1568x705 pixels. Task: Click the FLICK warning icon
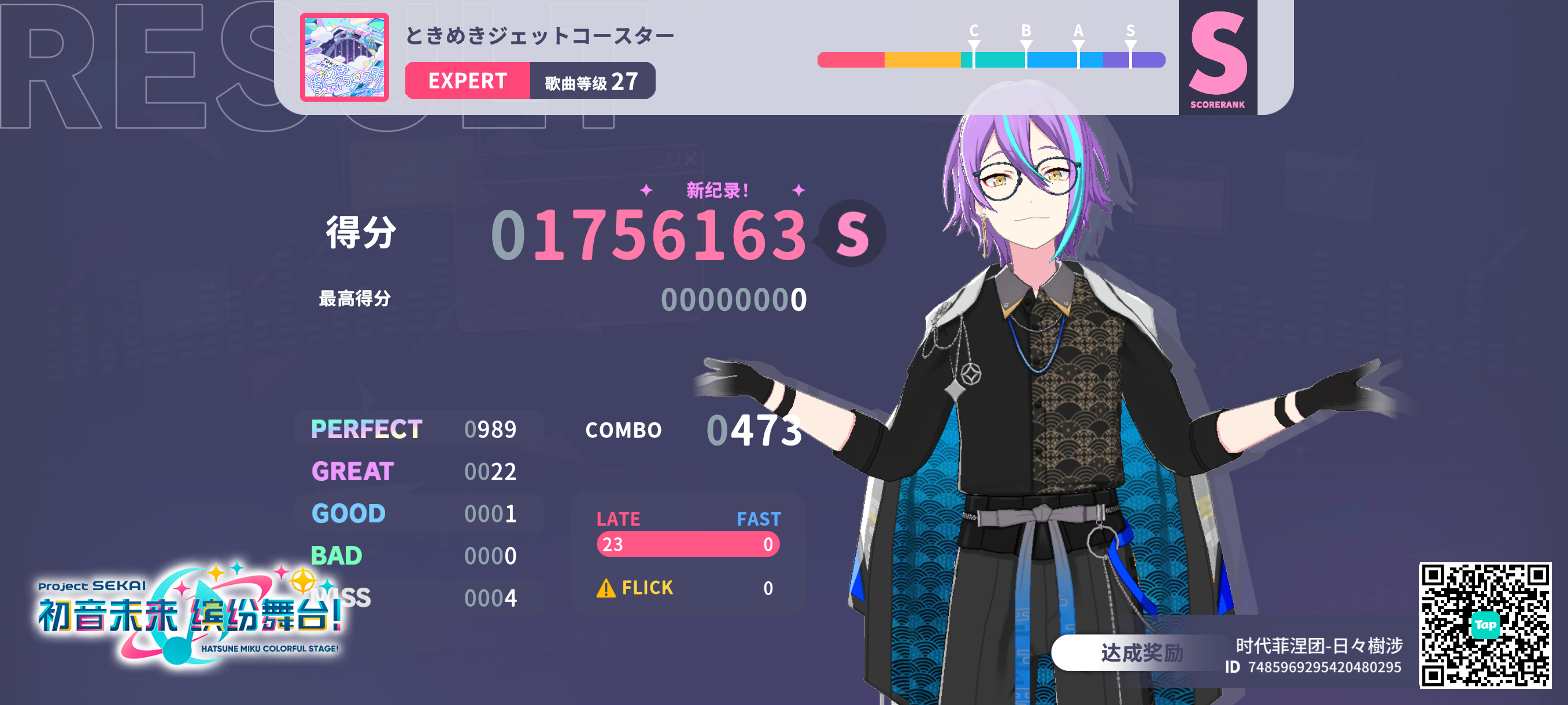pos(607,588)
